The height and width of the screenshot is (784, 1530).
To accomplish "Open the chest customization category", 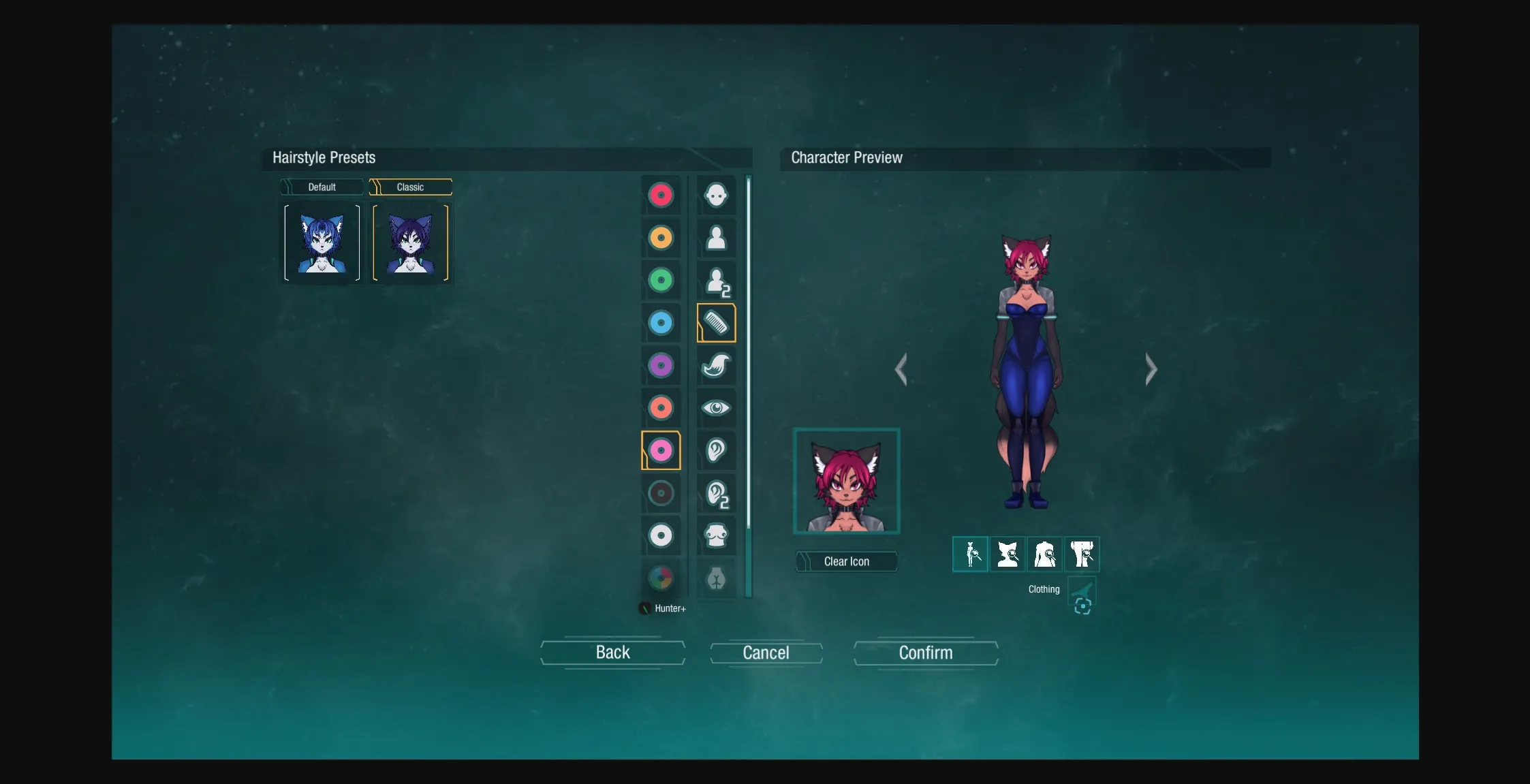I will pyautogui.click(x=716, y=536).
